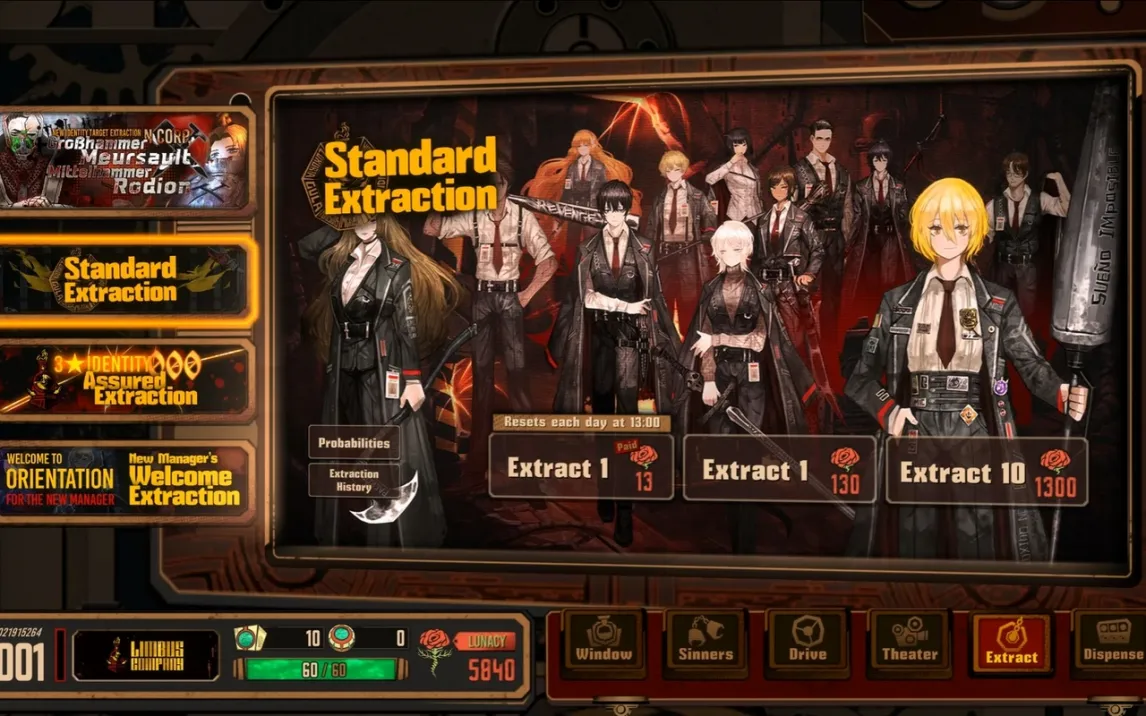Viewport: 1146px width, 716px height.
Task: Use the paid Extract 1 for 13 lunacy
Action: coord(581,467)
